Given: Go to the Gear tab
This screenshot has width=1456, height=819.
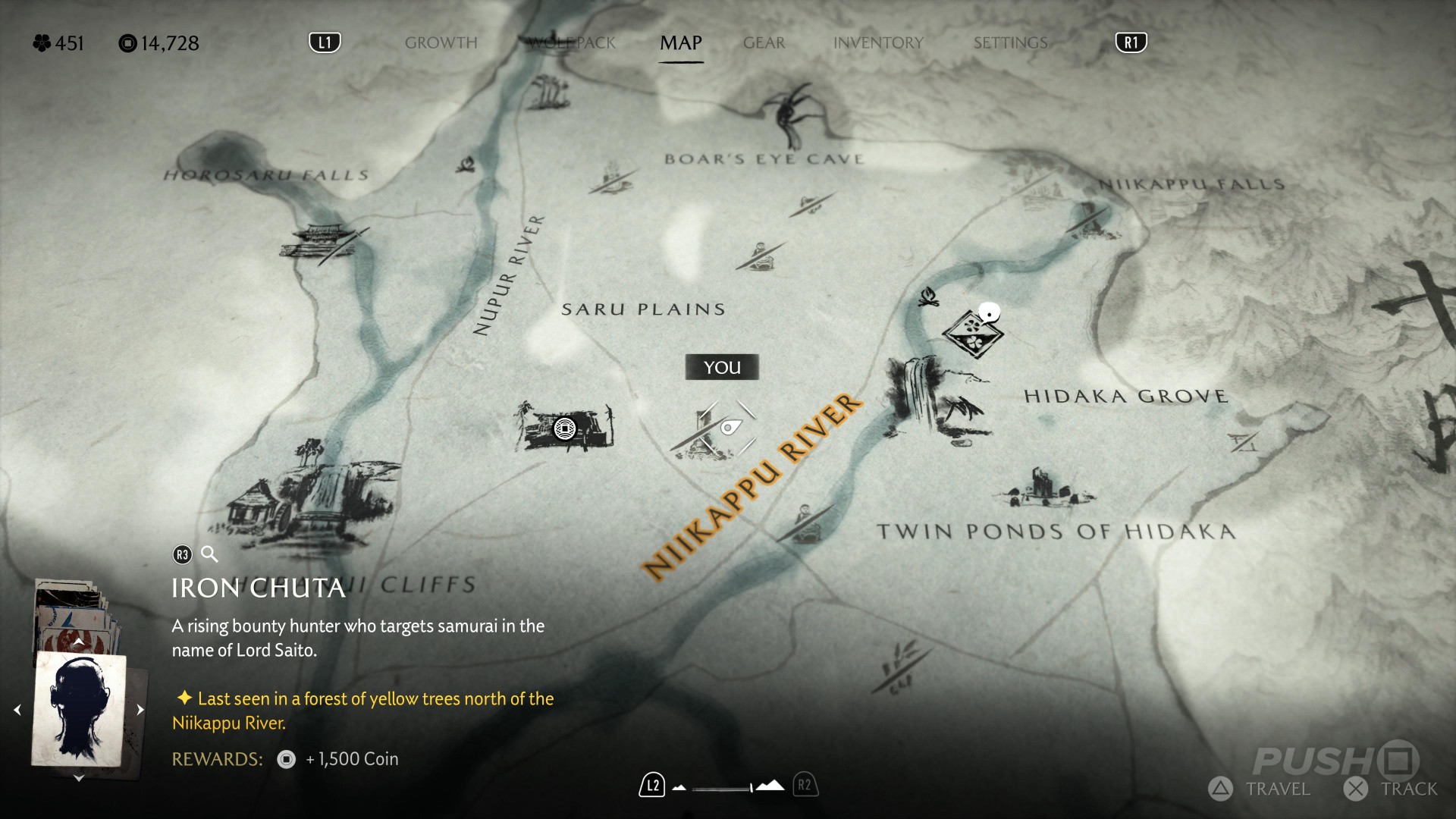Looking at the screenshot, I should click(x=764, y=43).
